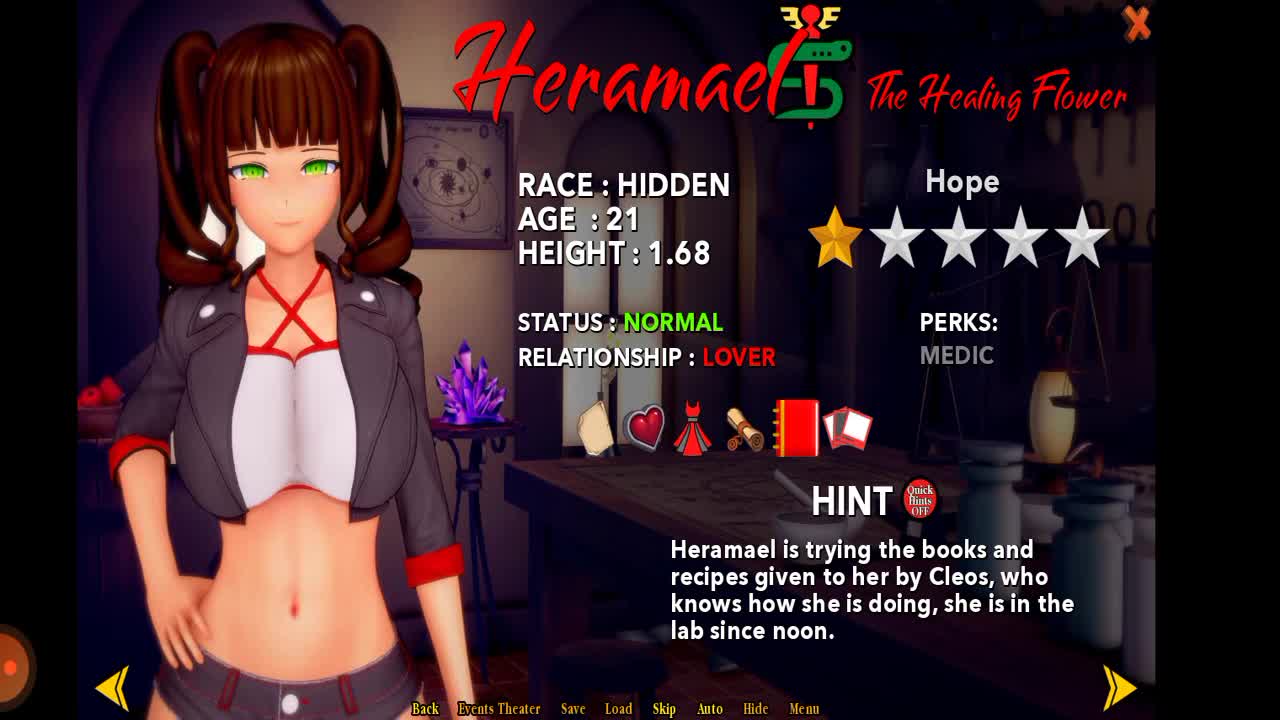The height and width of the screenshot is (720, 1280).
Task: Open the game Menu
Action: click(x=804, y=708)
